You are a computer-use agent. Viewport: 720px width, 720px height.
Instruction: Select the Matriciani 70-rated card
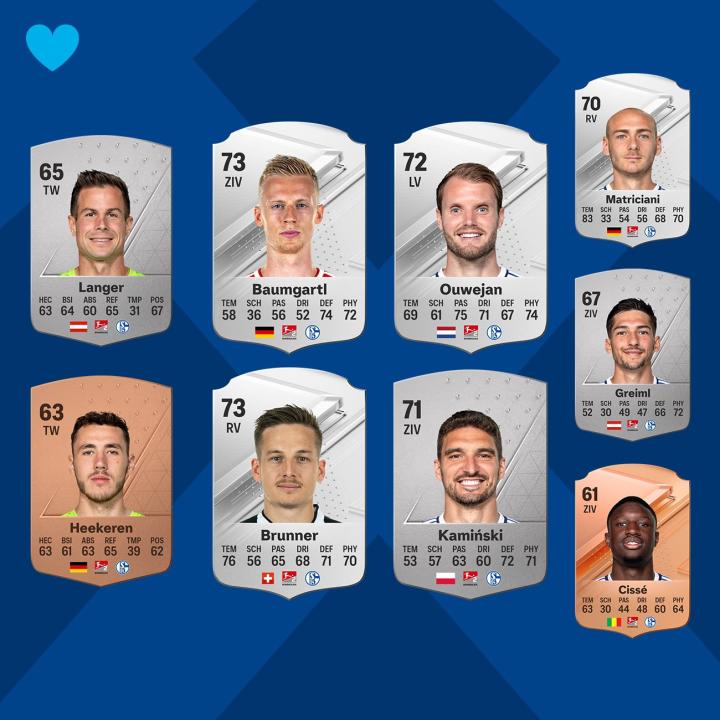pyautogui.click(x=632, y=165)
